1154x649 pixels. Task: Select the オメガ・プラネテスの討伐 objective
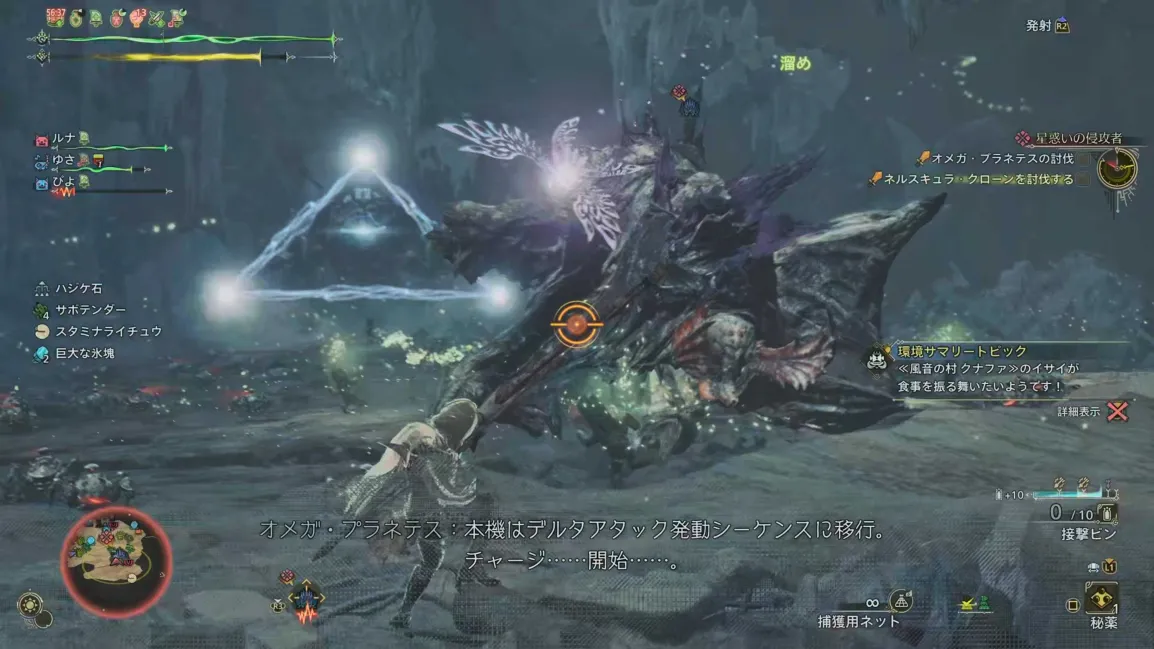(x=994, y=158)
